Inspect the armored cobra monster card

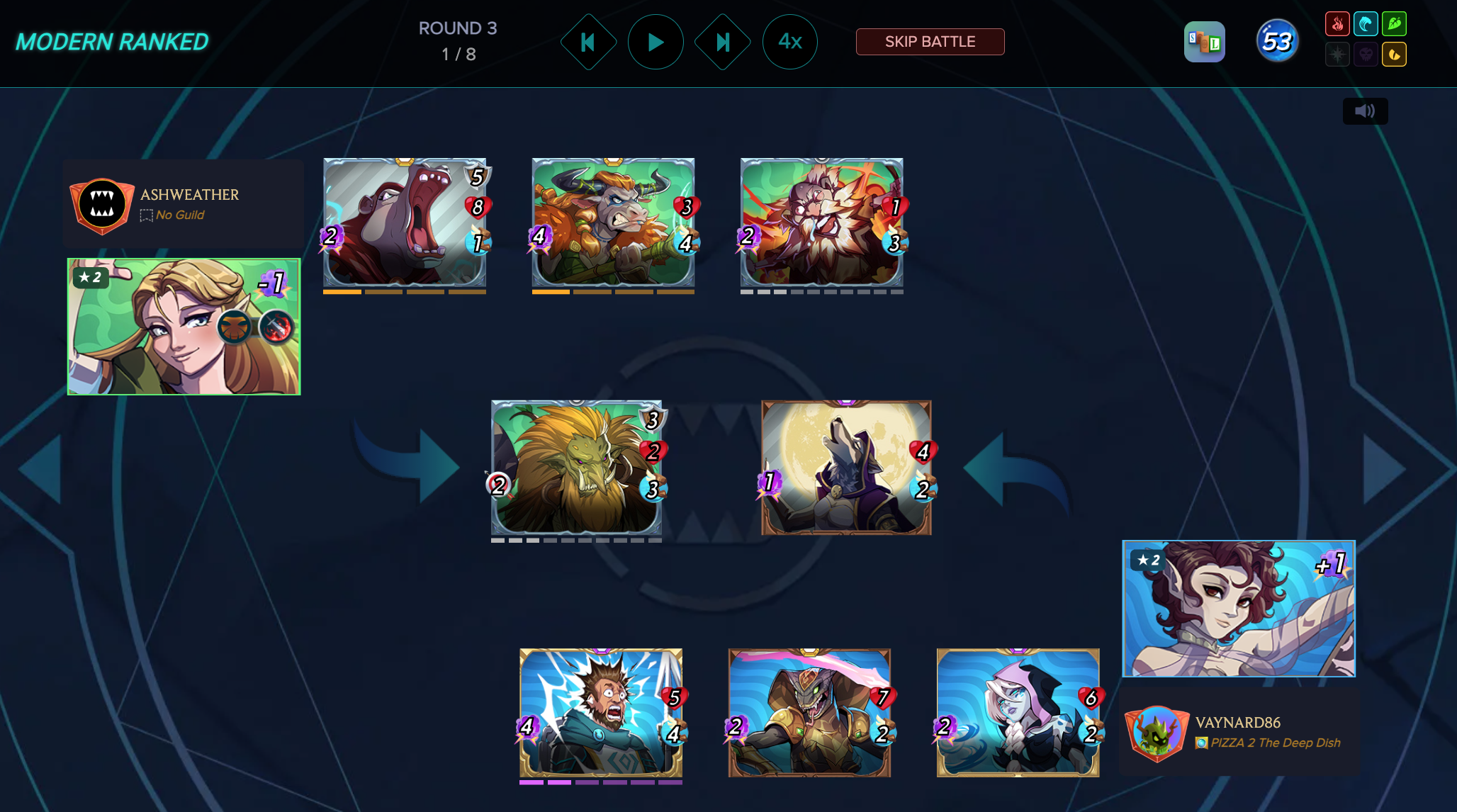click(x=809, y=713)
